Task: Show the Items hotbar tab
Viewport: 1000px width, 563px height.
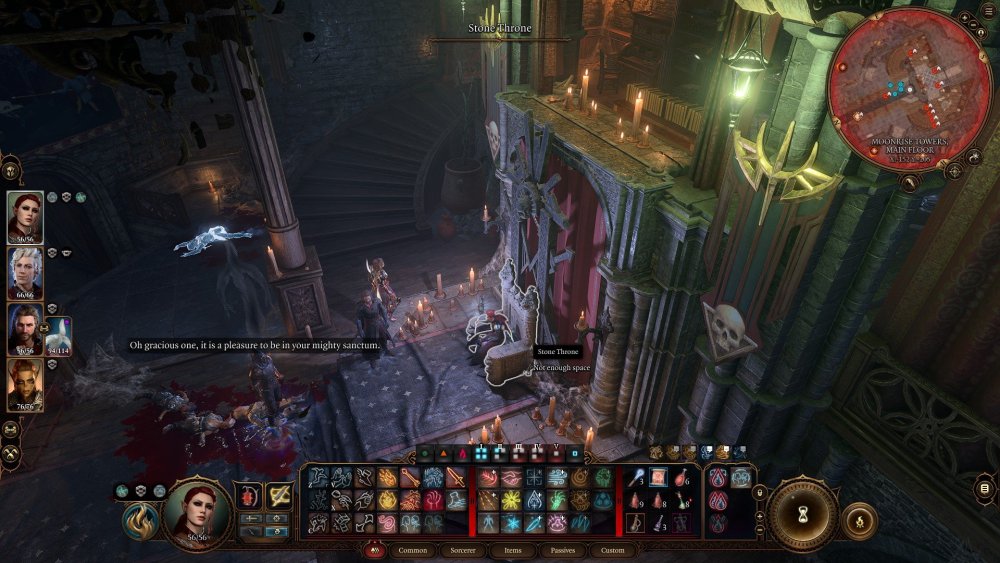Action: pos(512,550)
